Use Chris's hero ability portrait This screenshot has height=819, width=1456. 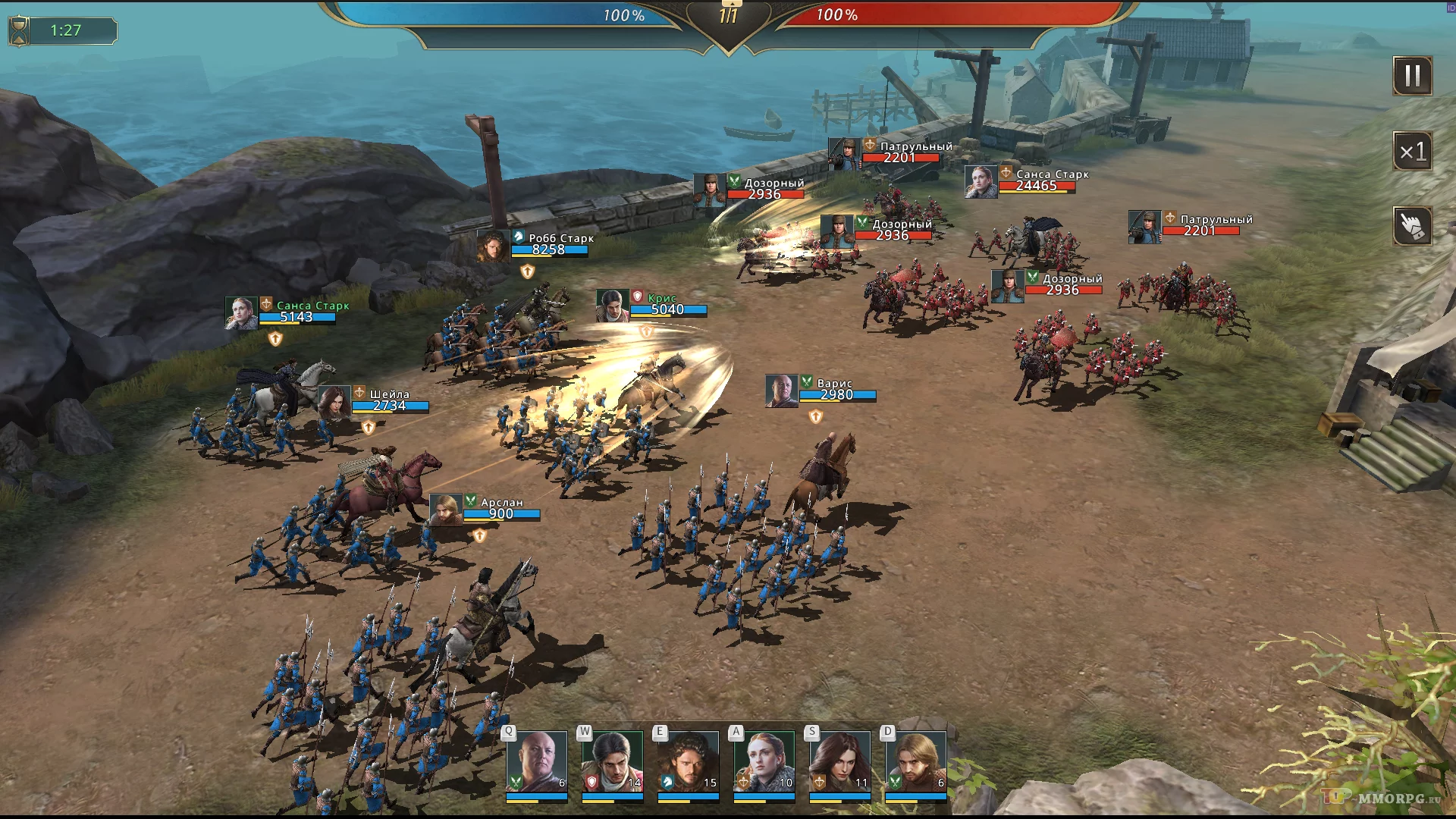pos(612,762)
